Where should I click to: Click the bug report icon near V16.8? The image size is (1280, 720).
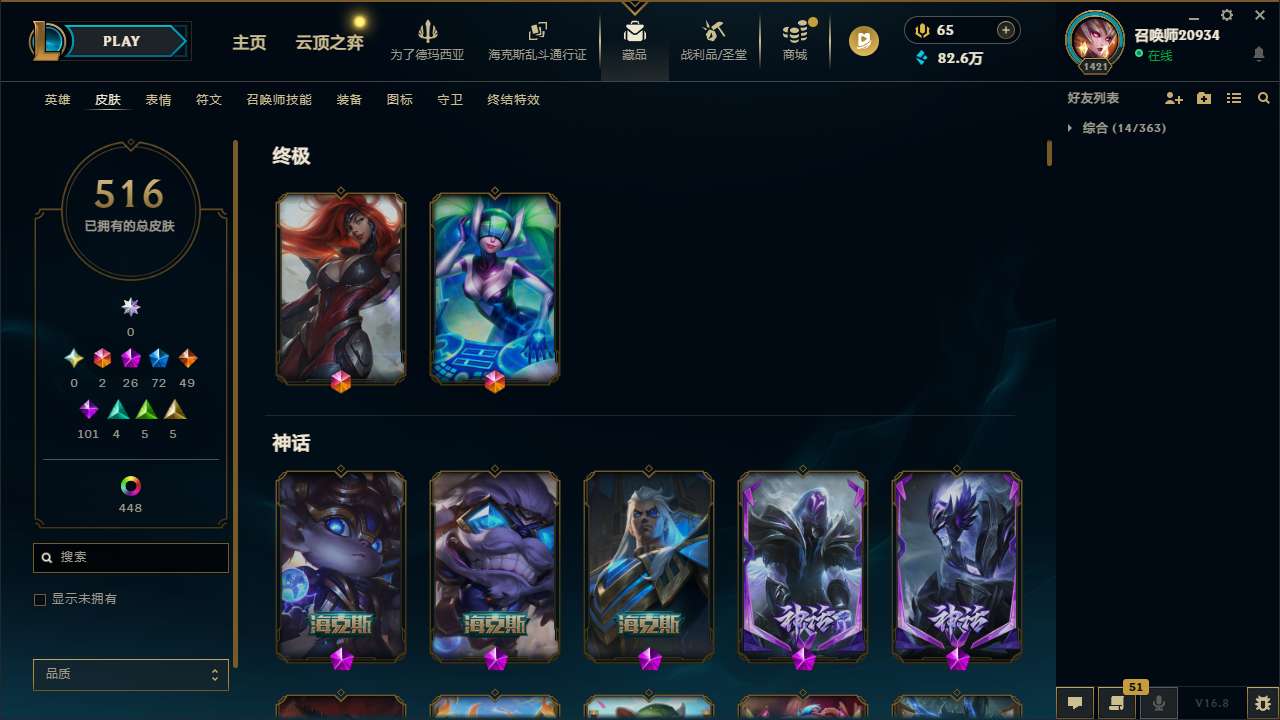point(1262,703)
